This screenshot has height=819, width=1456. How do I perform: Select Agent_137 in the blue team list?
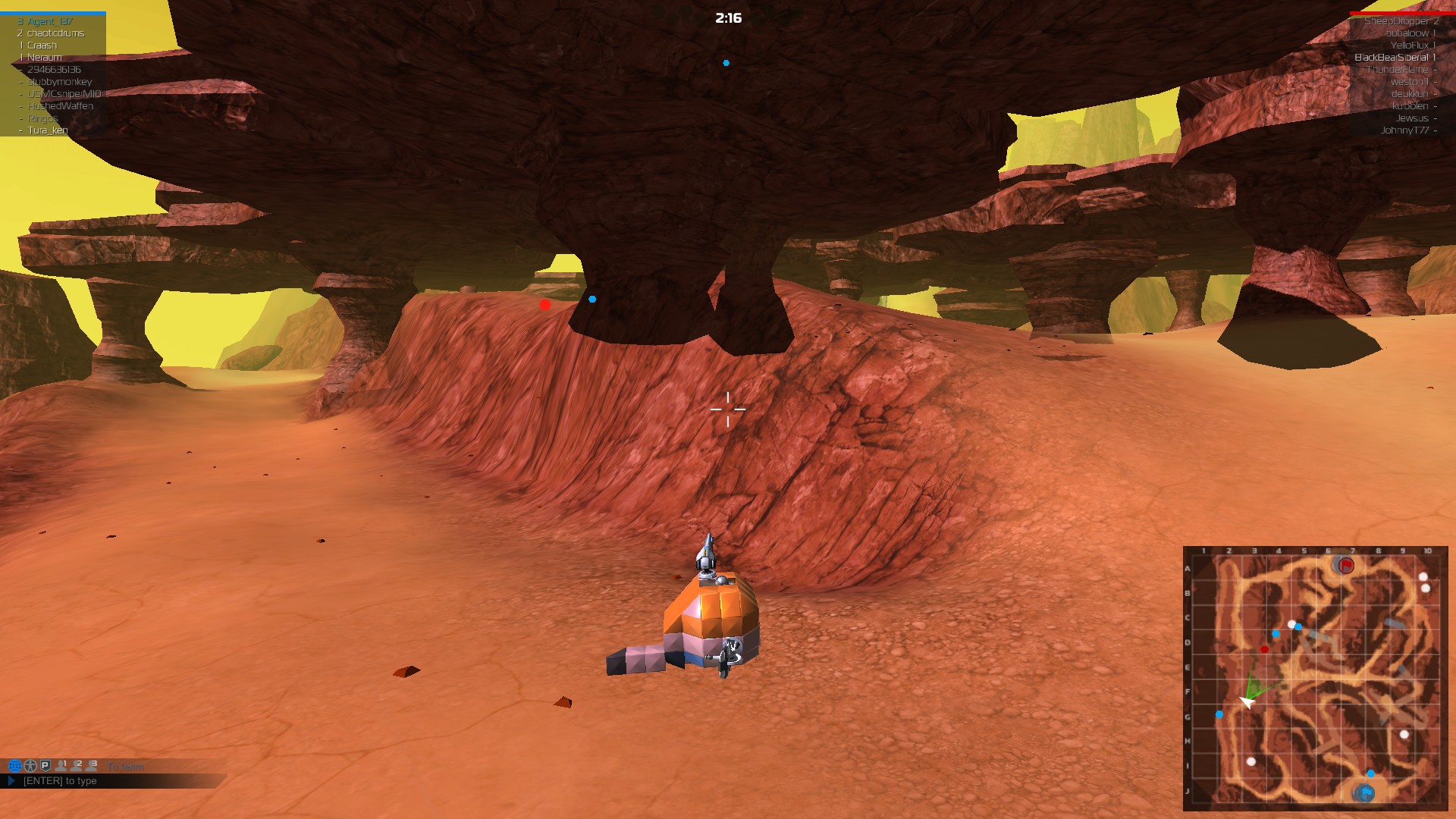point(50,21)
